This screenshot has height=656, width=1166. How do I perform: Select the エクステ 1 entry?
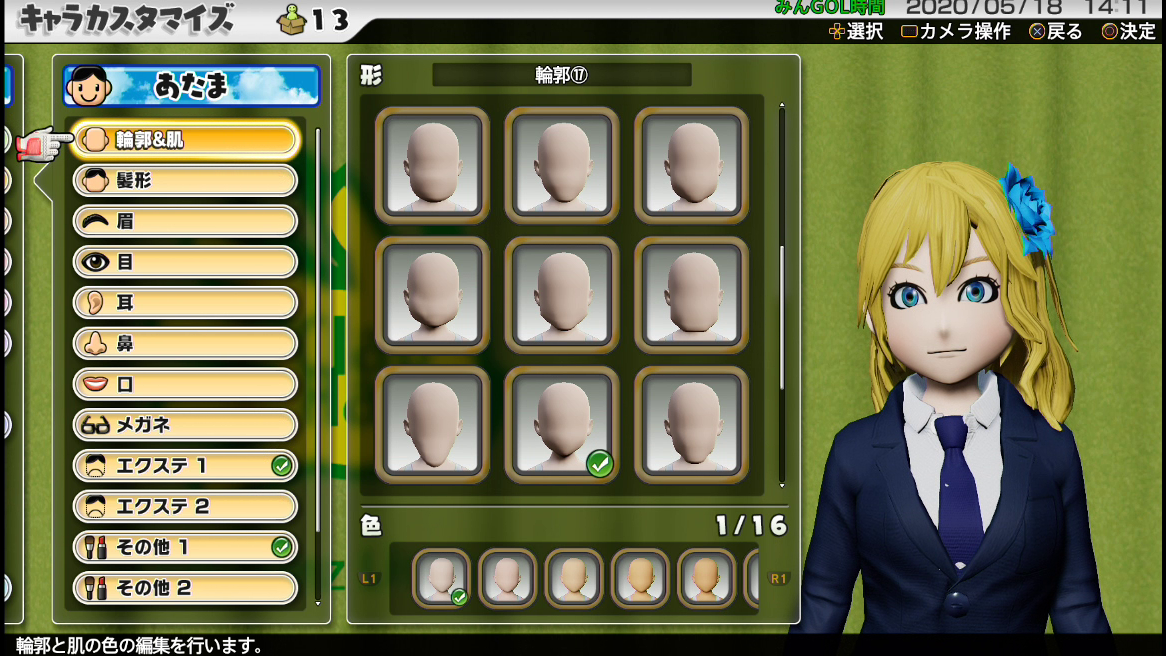(x=186, y=466)
